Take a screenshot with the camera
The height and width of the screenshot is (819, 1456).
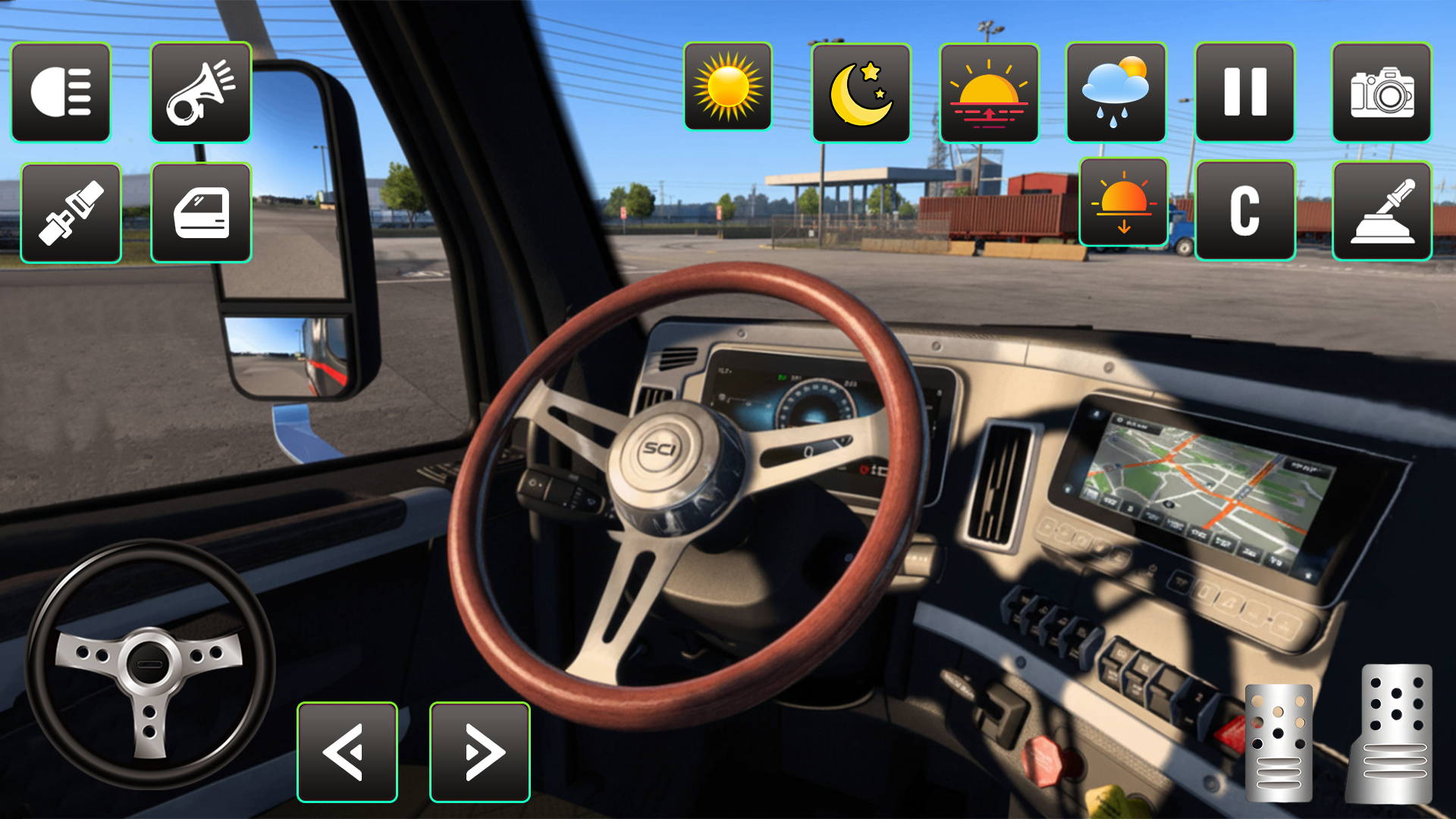click(x=1382, y=93)
